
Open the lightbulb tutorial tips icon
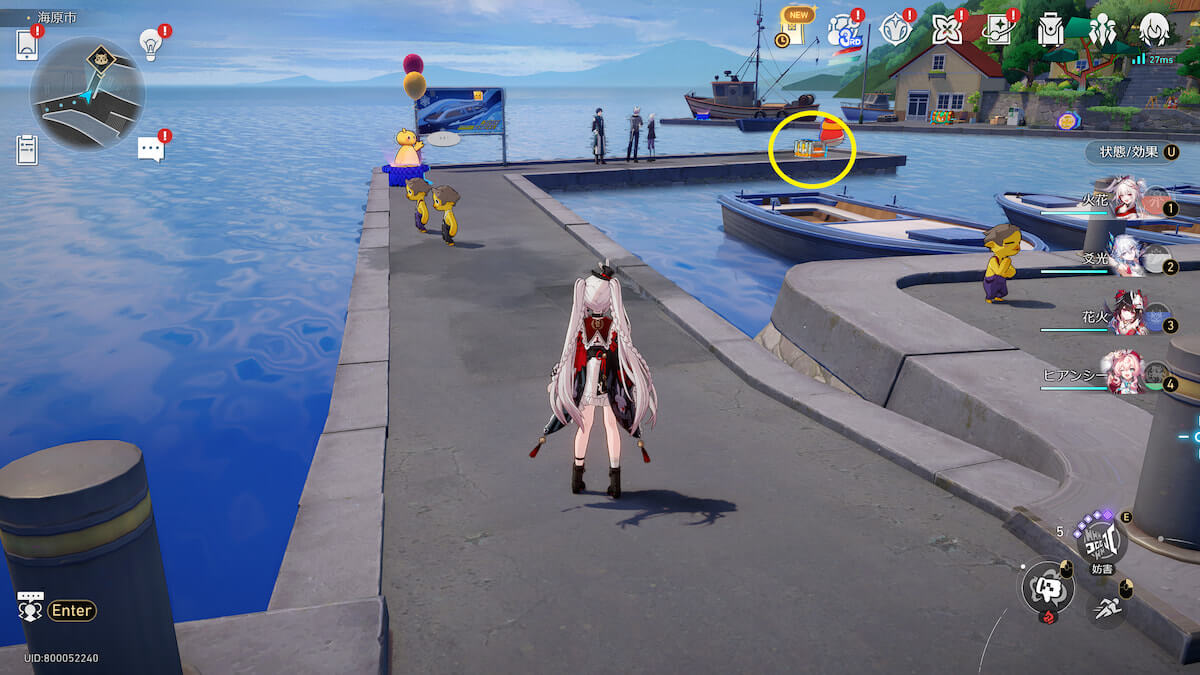coord(150,44)
